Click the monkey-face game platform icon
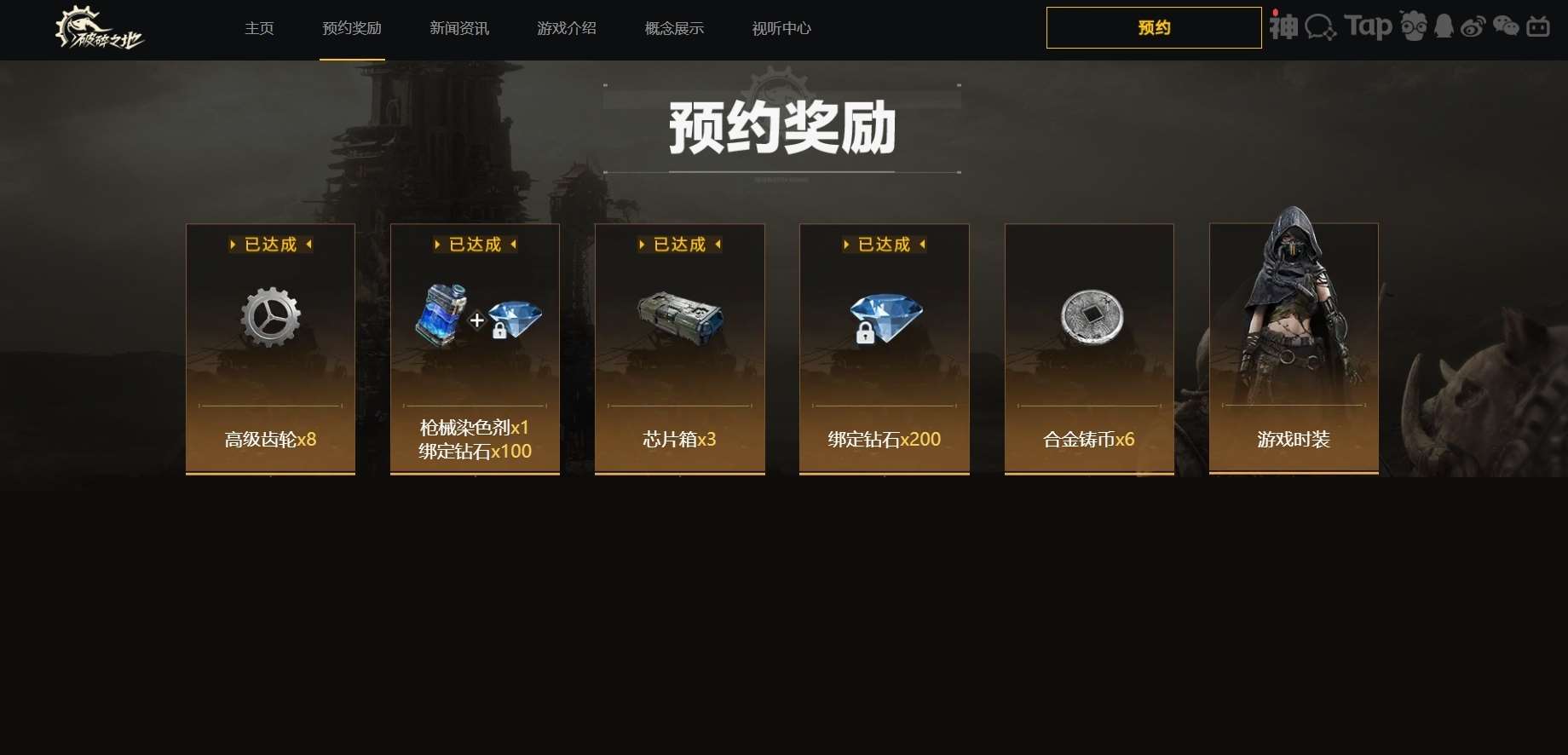 click(x=1415, y=26)
